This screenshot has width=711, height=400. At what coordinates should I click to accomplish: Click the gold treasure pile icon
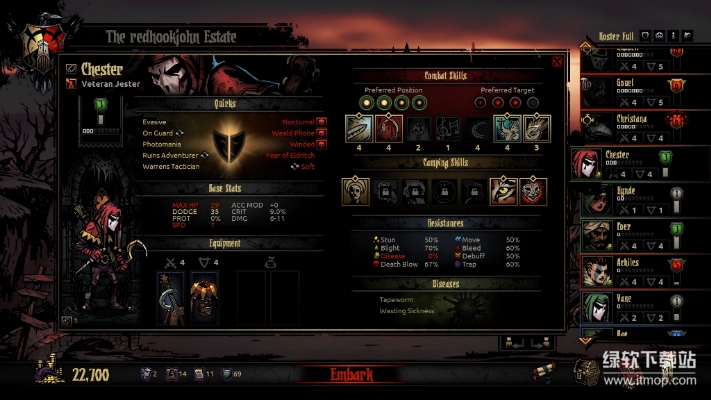coord(46,372)
